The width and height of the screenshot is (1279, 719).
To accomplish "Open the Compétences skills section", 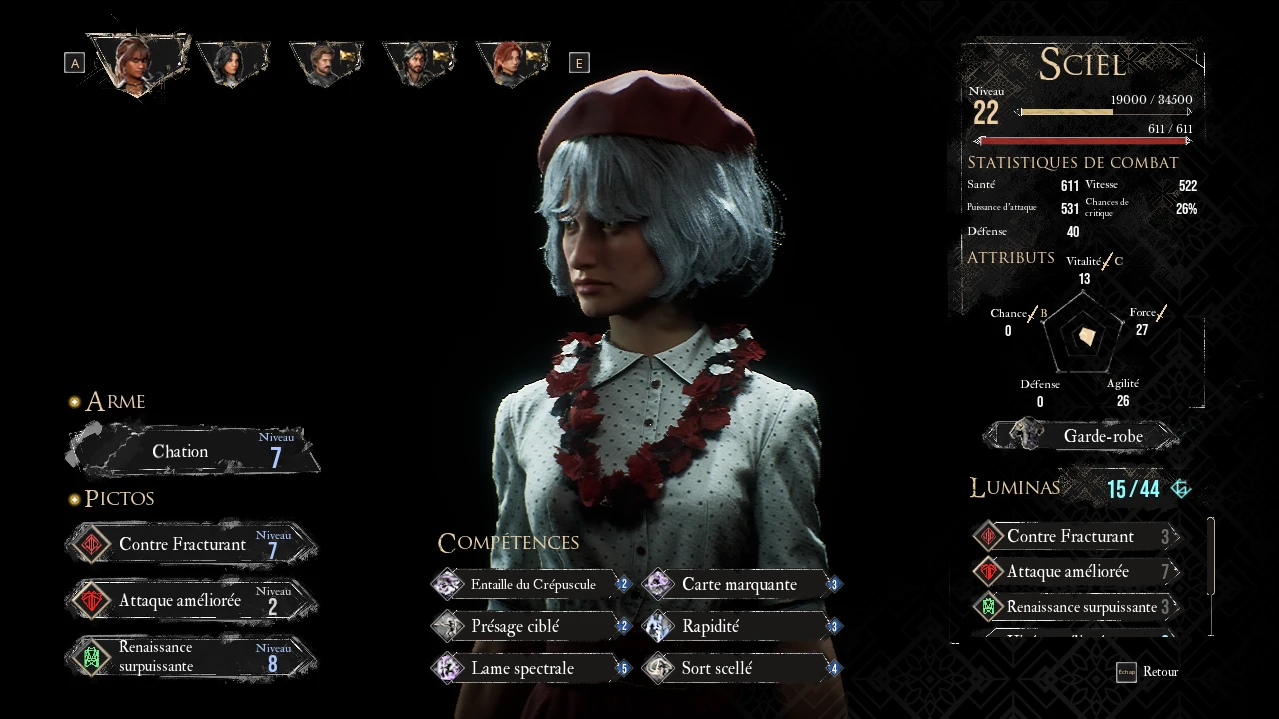I will (x=509, y=542).
